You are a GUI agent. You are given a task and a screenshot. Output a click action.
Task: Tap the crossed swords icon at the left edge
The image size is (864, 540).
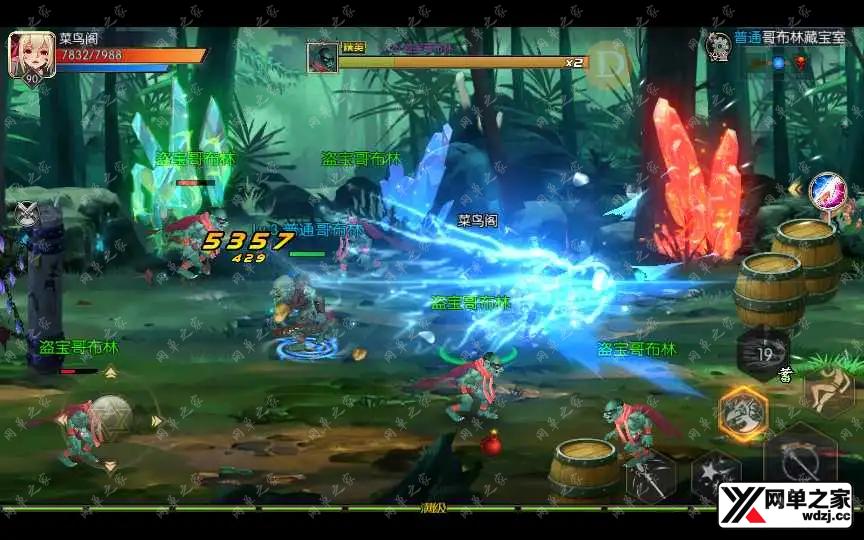click(x=27, y=212)
